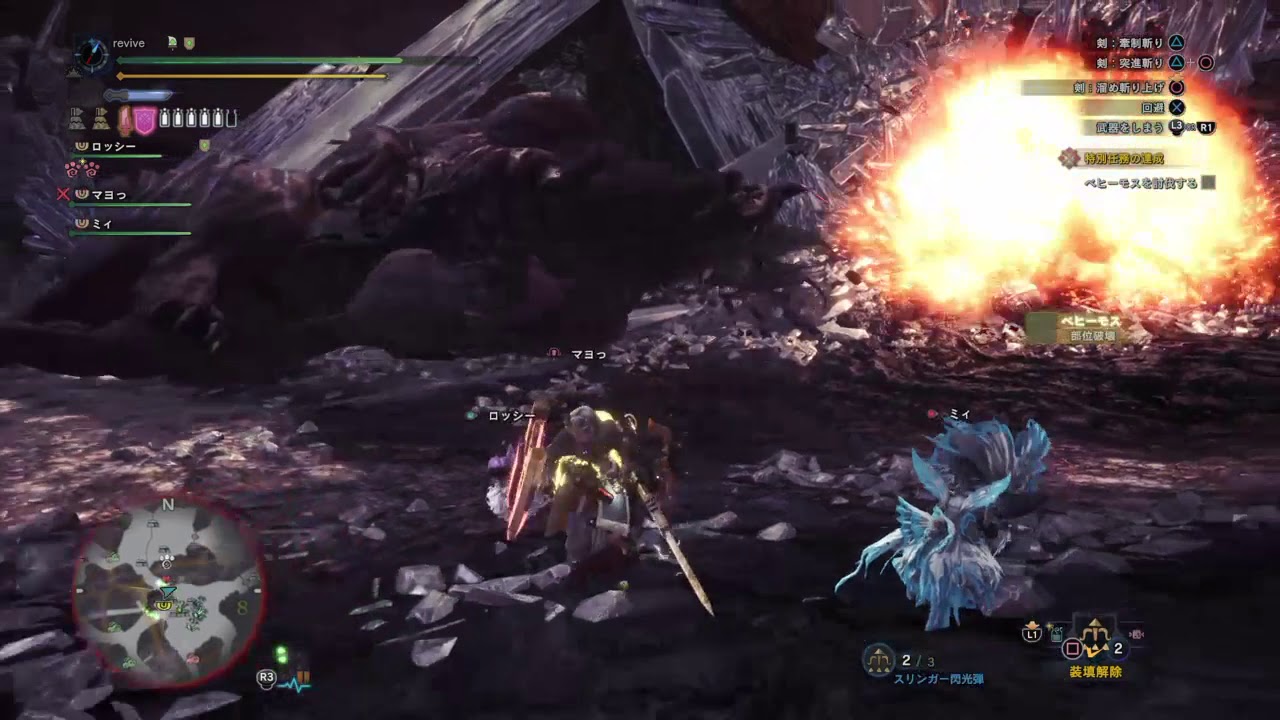Open the circular minimap
Screen dimensions: 1280x720
coord(168,591)
